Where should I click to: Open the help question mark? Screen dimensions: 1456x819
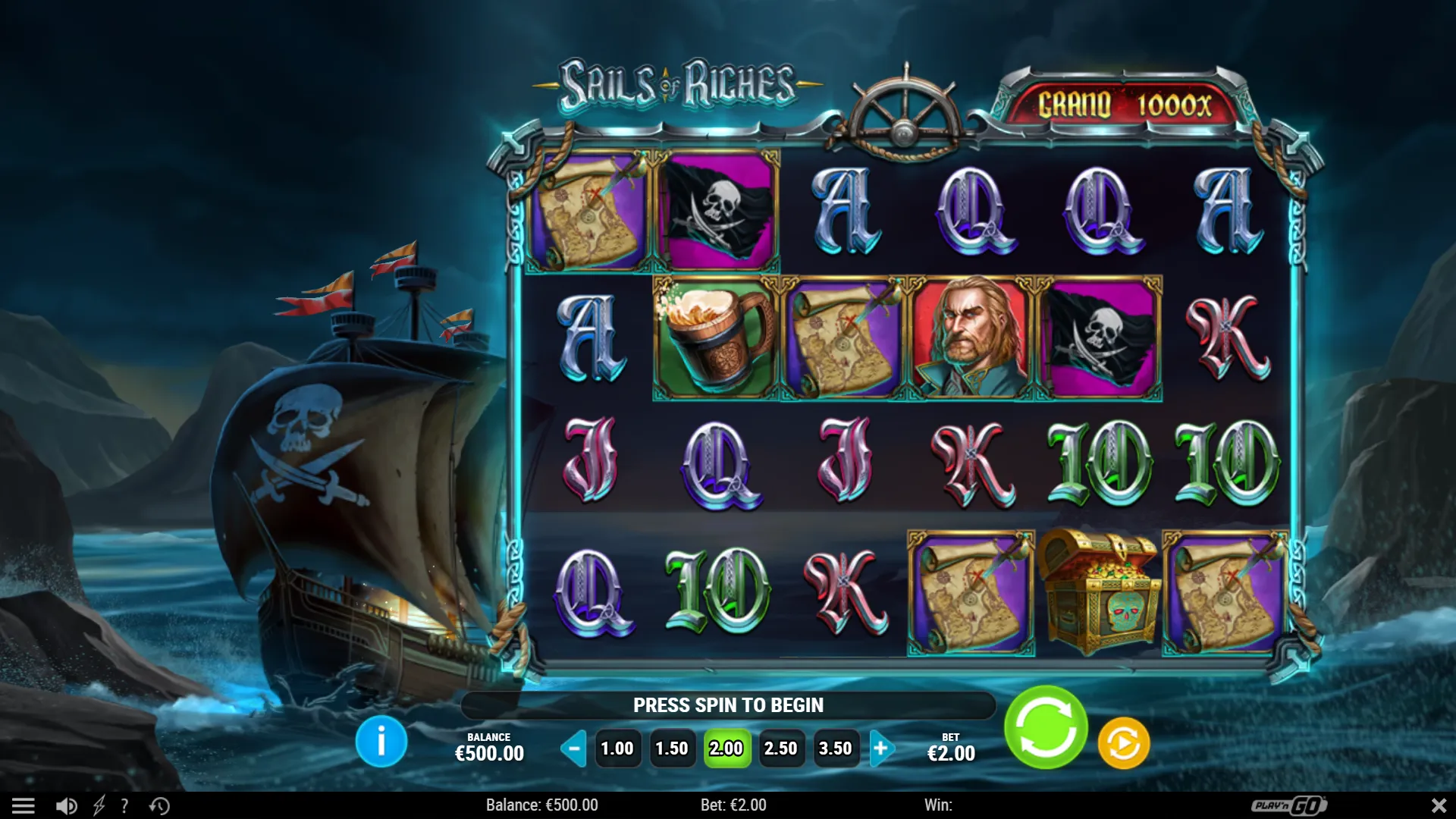coord(124,805)
